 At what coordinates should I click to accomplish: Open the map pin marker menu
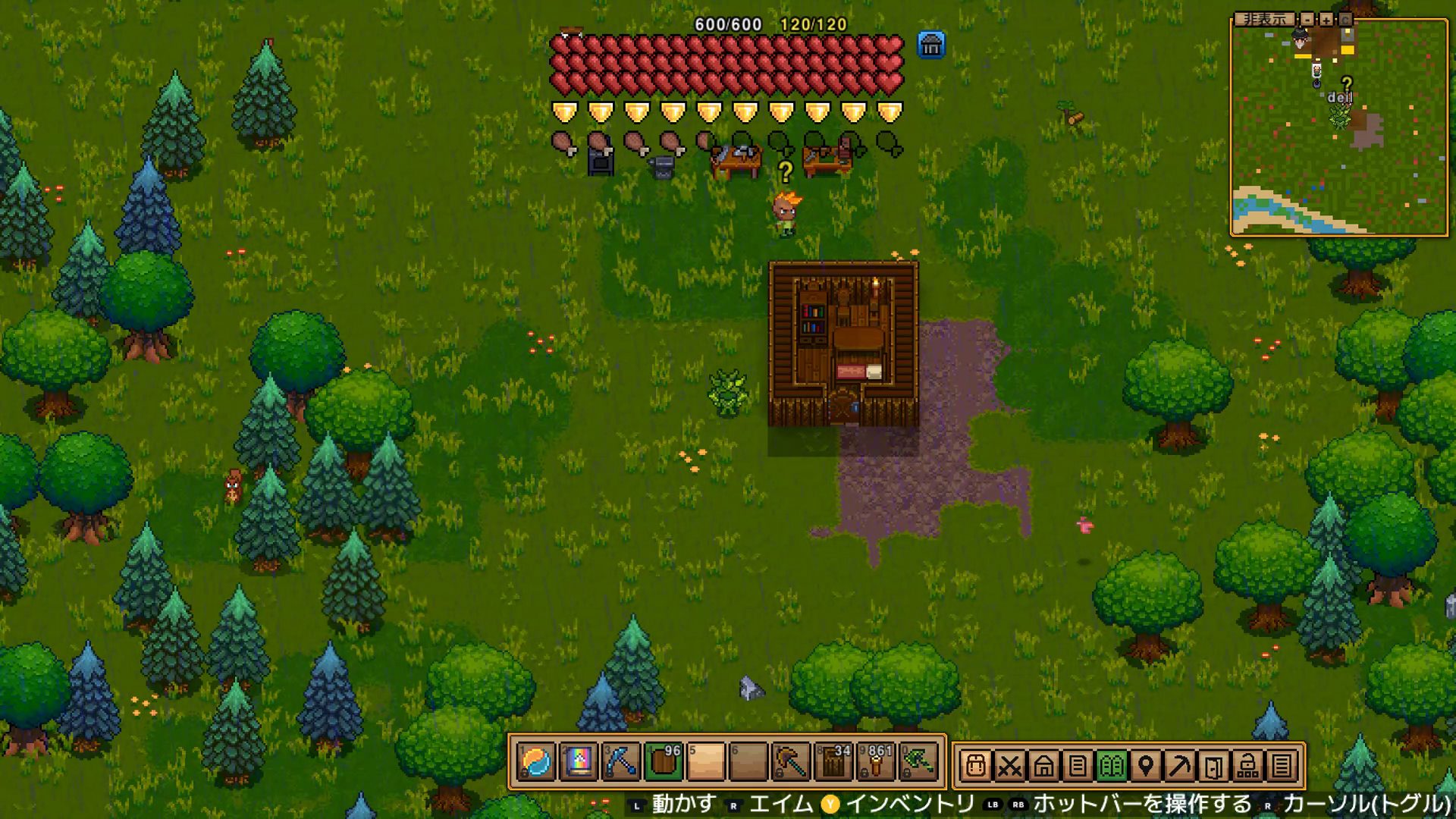pyautogui.click(x=1145, y=766)
